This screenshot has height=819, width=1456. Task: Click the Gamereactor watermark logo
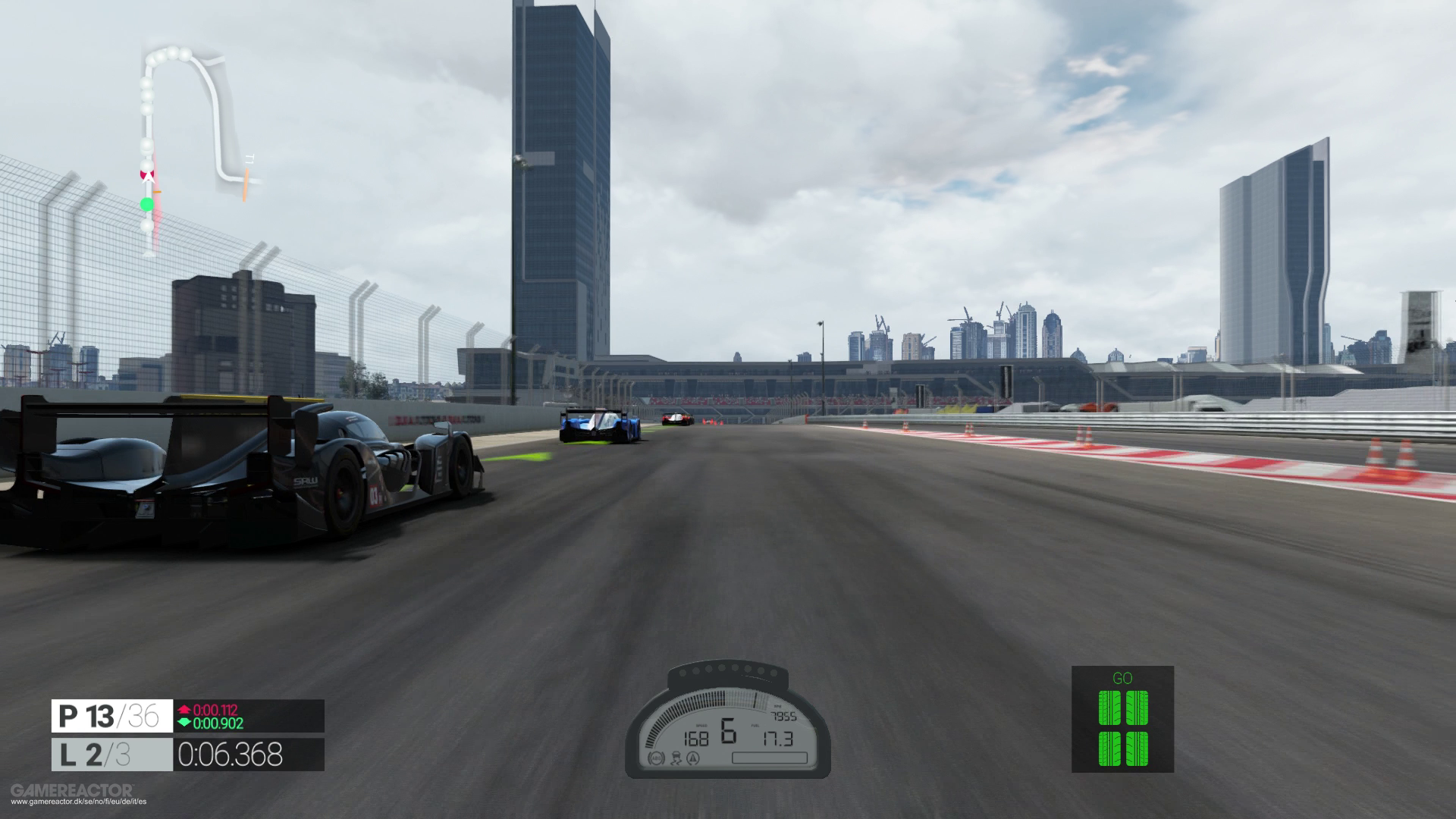(72, 790)
